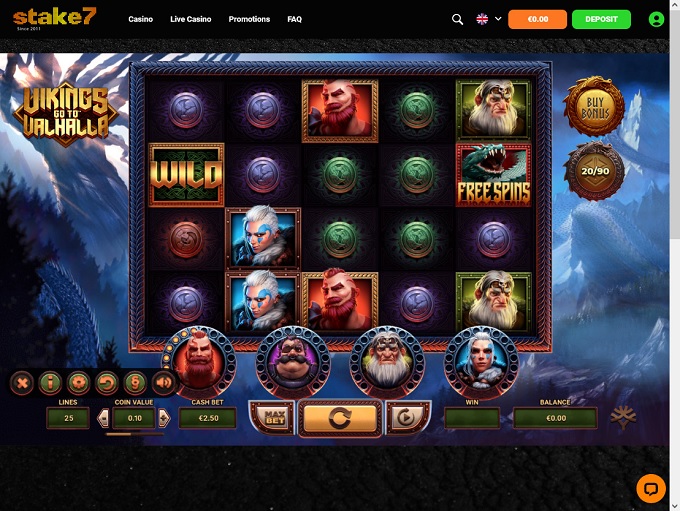Spin the reels with the orange button

pyautogui.click(x=340, y=417)
